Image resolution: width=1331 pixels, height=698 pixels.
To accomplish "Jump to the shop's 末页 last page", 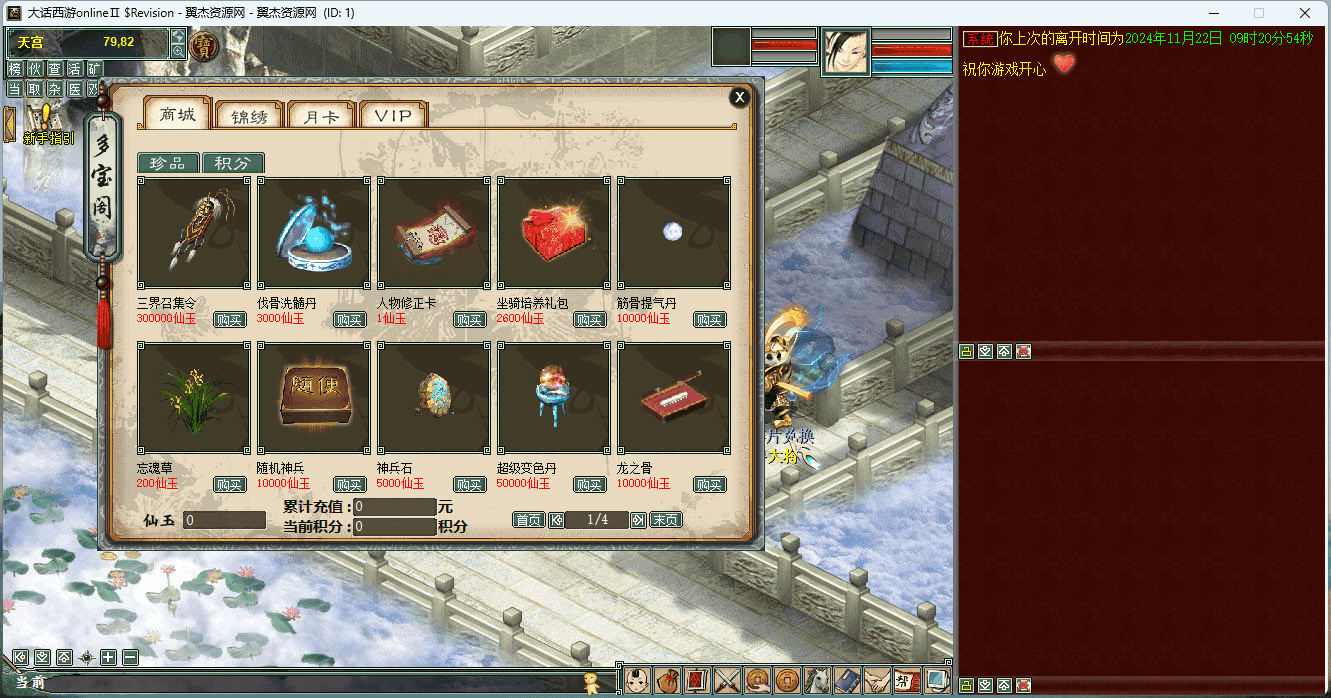I will 666,520.
